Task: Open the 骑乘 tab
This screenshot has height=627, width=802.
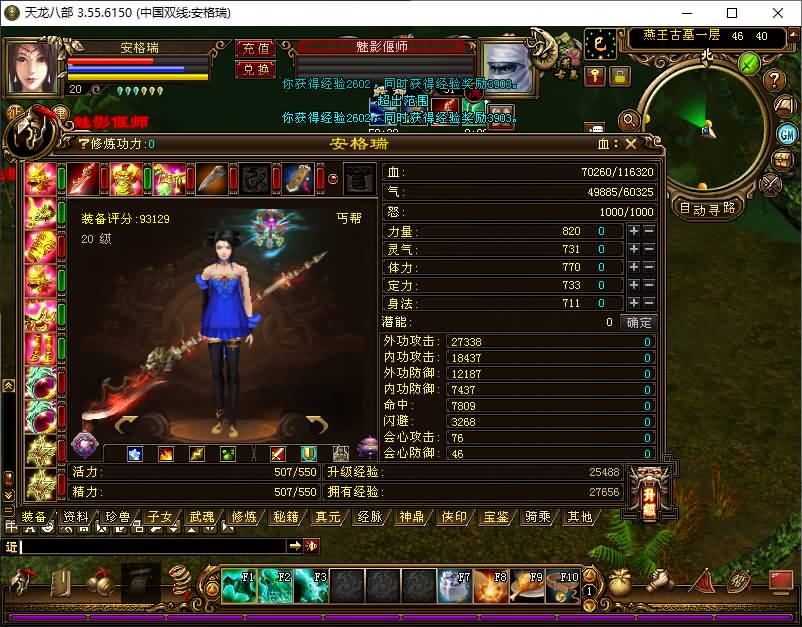Action: click(x=537, y=517)
